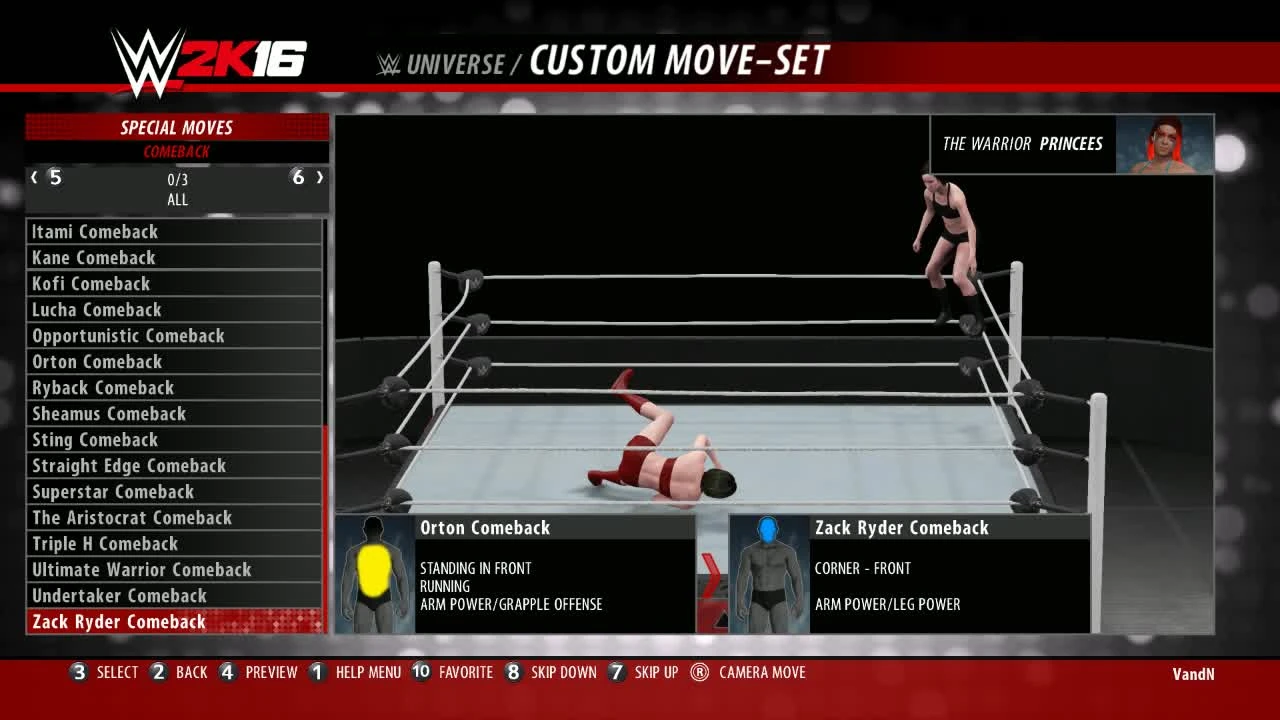Screen dimensions: 1280x720
Task: Open the SPECIAL MOVES header menu
Action: tap(177, 127)
